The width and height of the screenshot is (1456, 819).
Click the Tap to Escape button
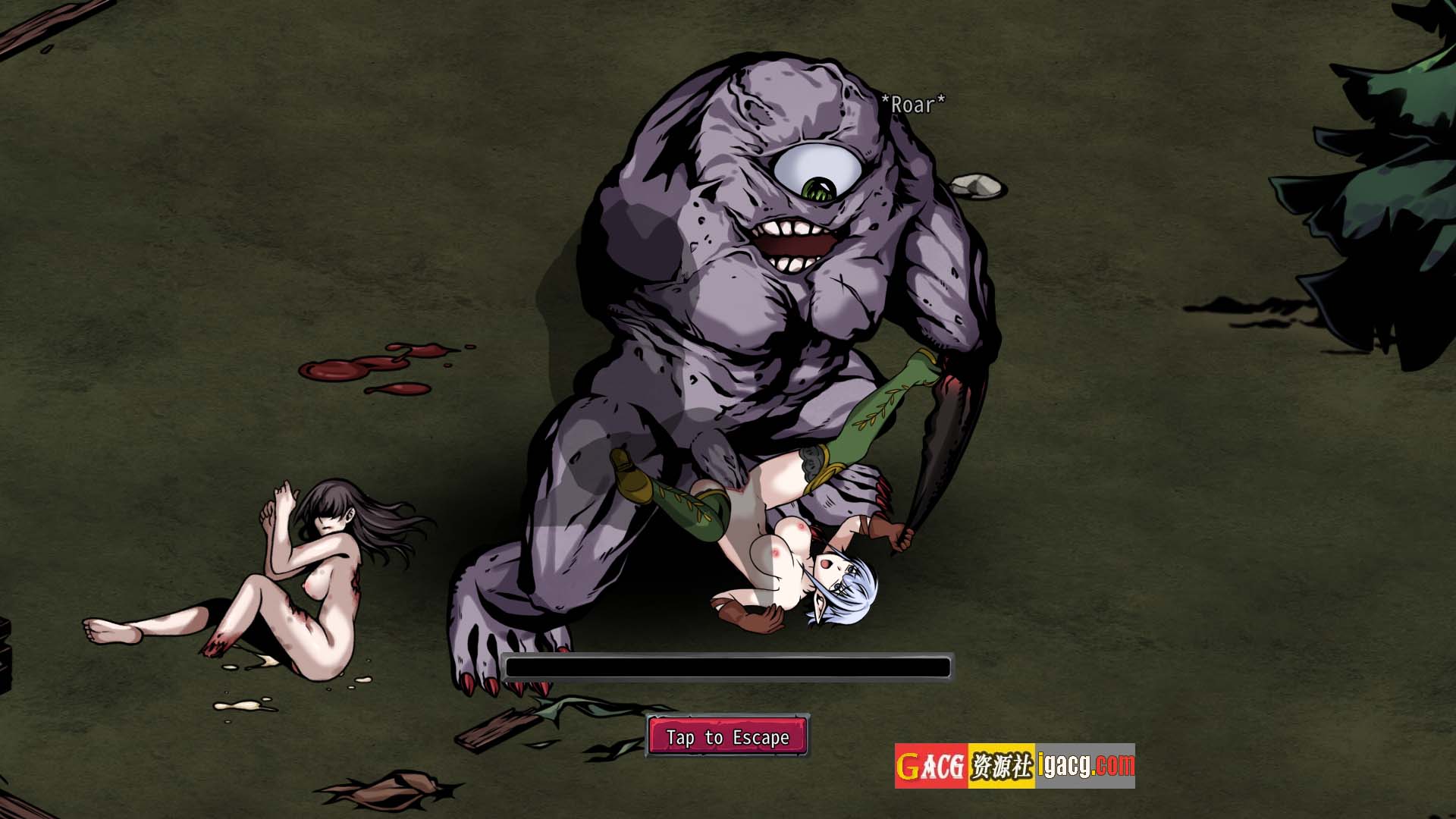click(728, 736)
